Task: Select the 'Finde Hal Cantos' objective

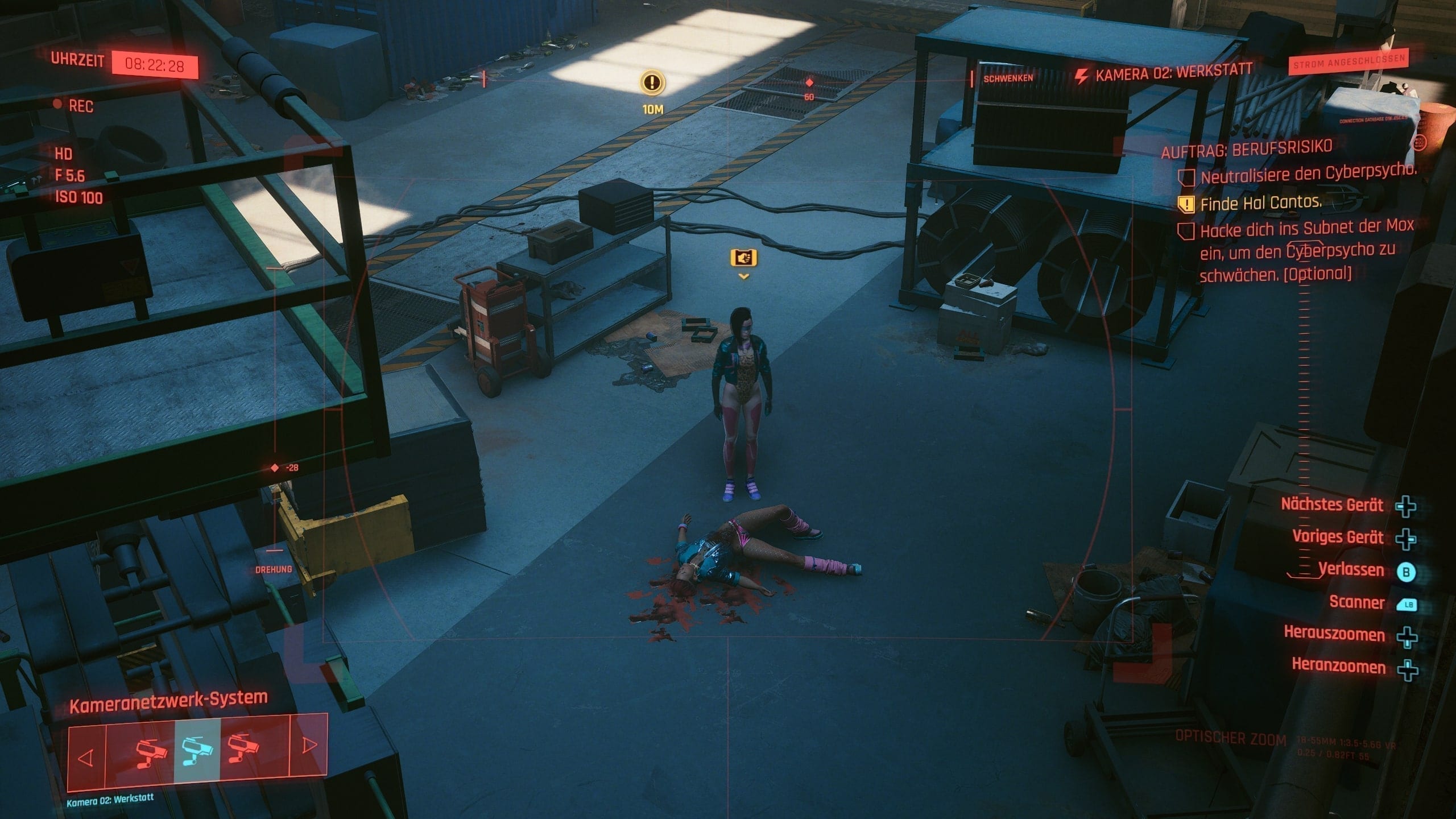Action: 1260,202
